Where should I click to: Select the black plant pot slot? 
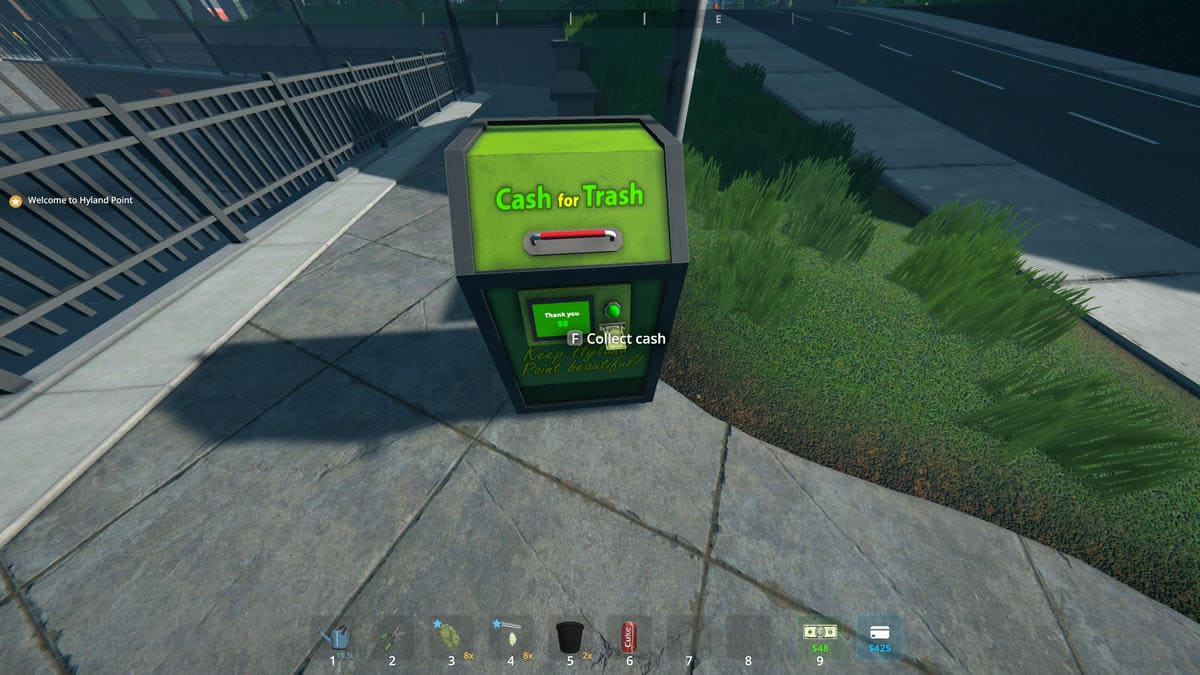coord(569,636)
